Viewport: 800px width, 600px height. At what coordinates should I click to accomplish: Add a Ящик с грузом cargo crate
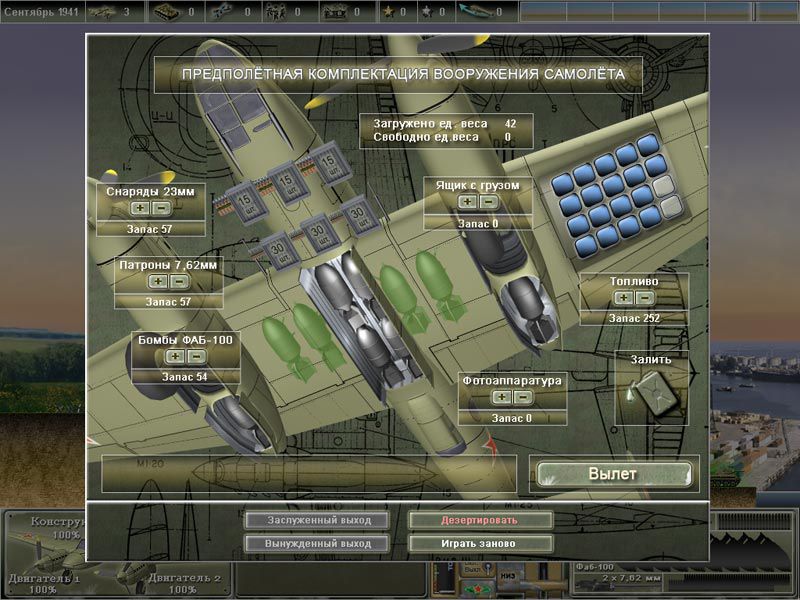click(467, 202)
